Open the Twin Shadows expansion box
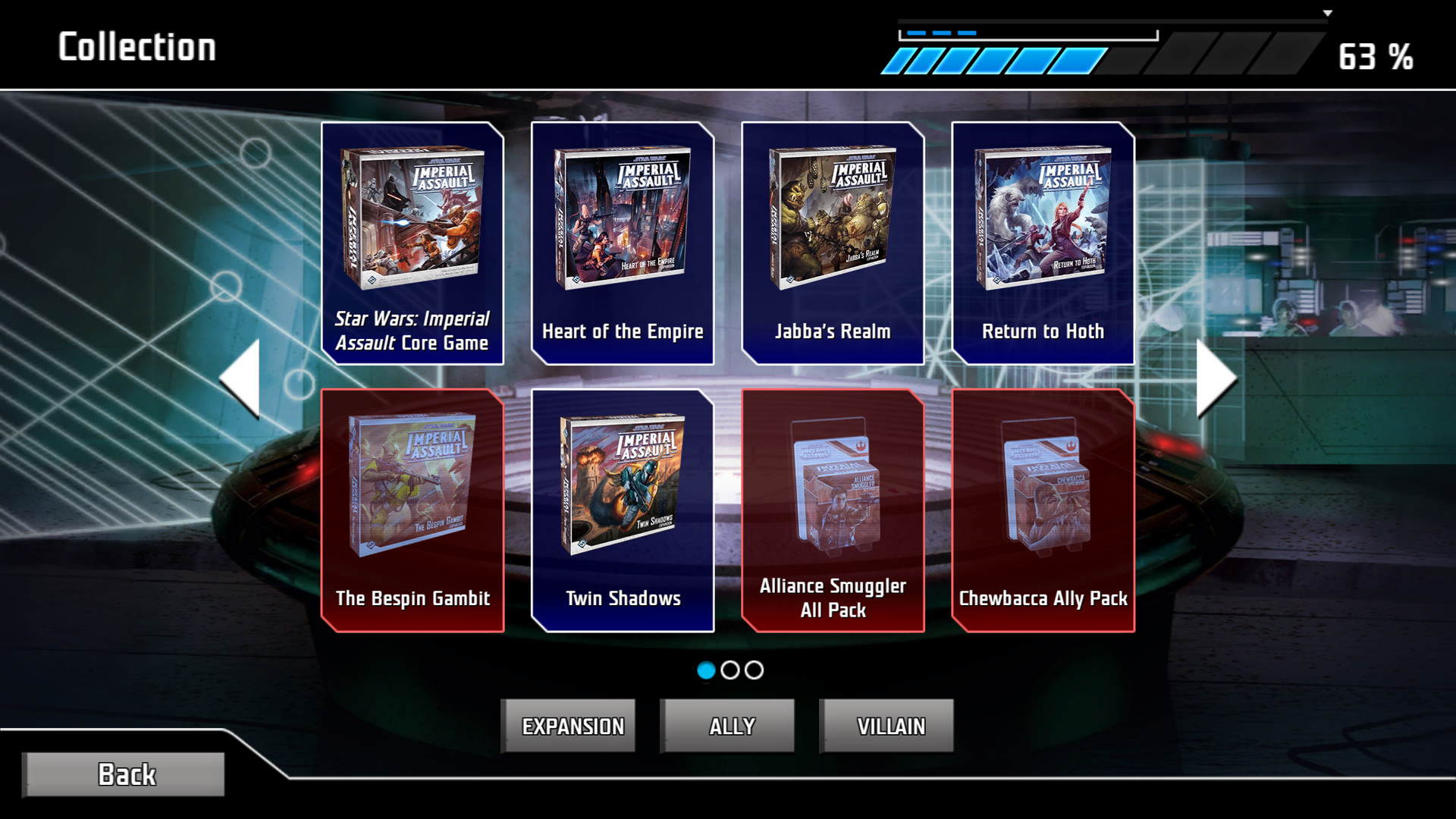1456x819 pixels. tap(622, 508)
